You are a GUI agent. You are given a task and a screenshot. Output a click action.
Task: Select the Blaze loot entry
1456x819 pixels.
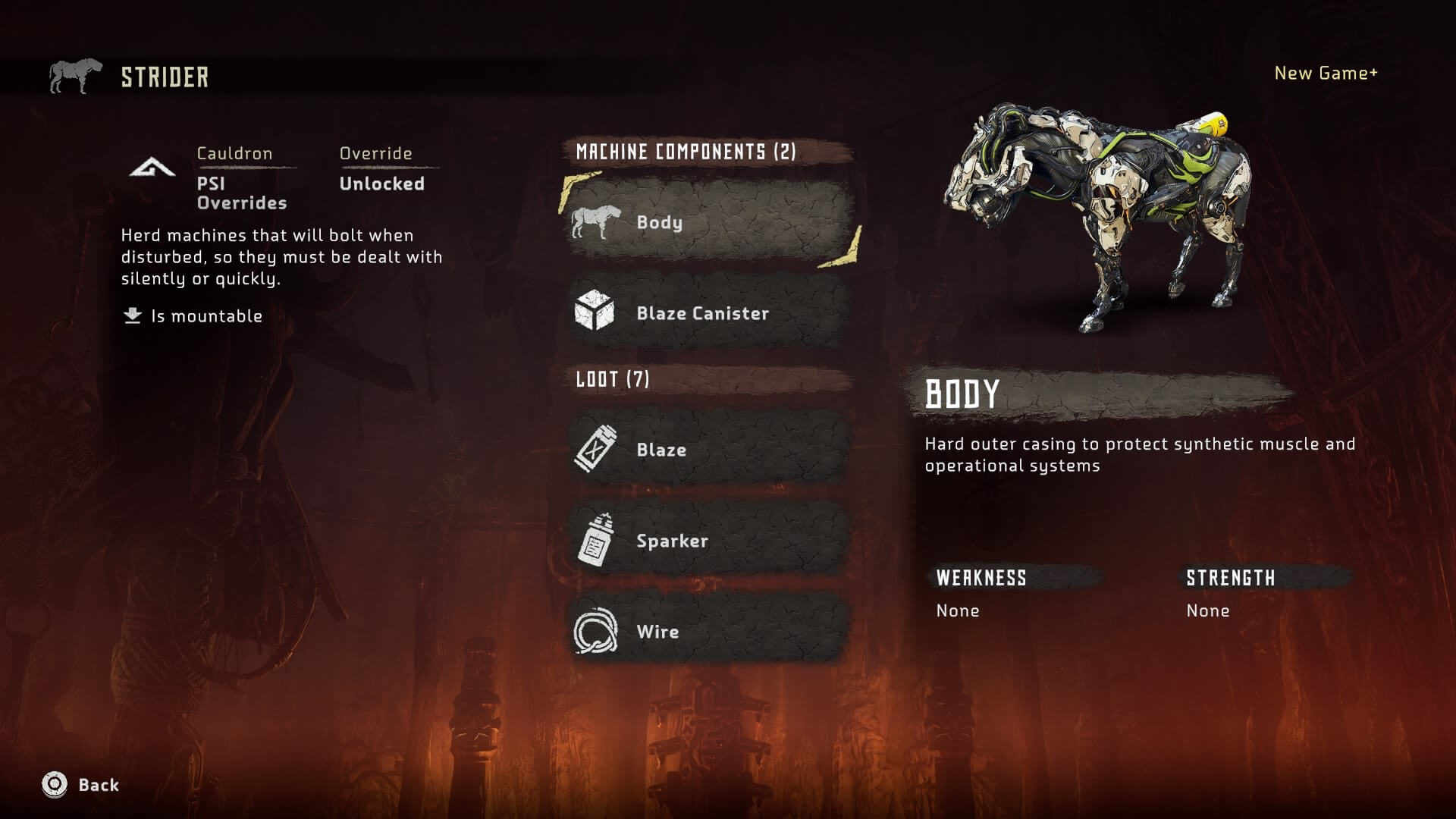click(x=709, y=449)
